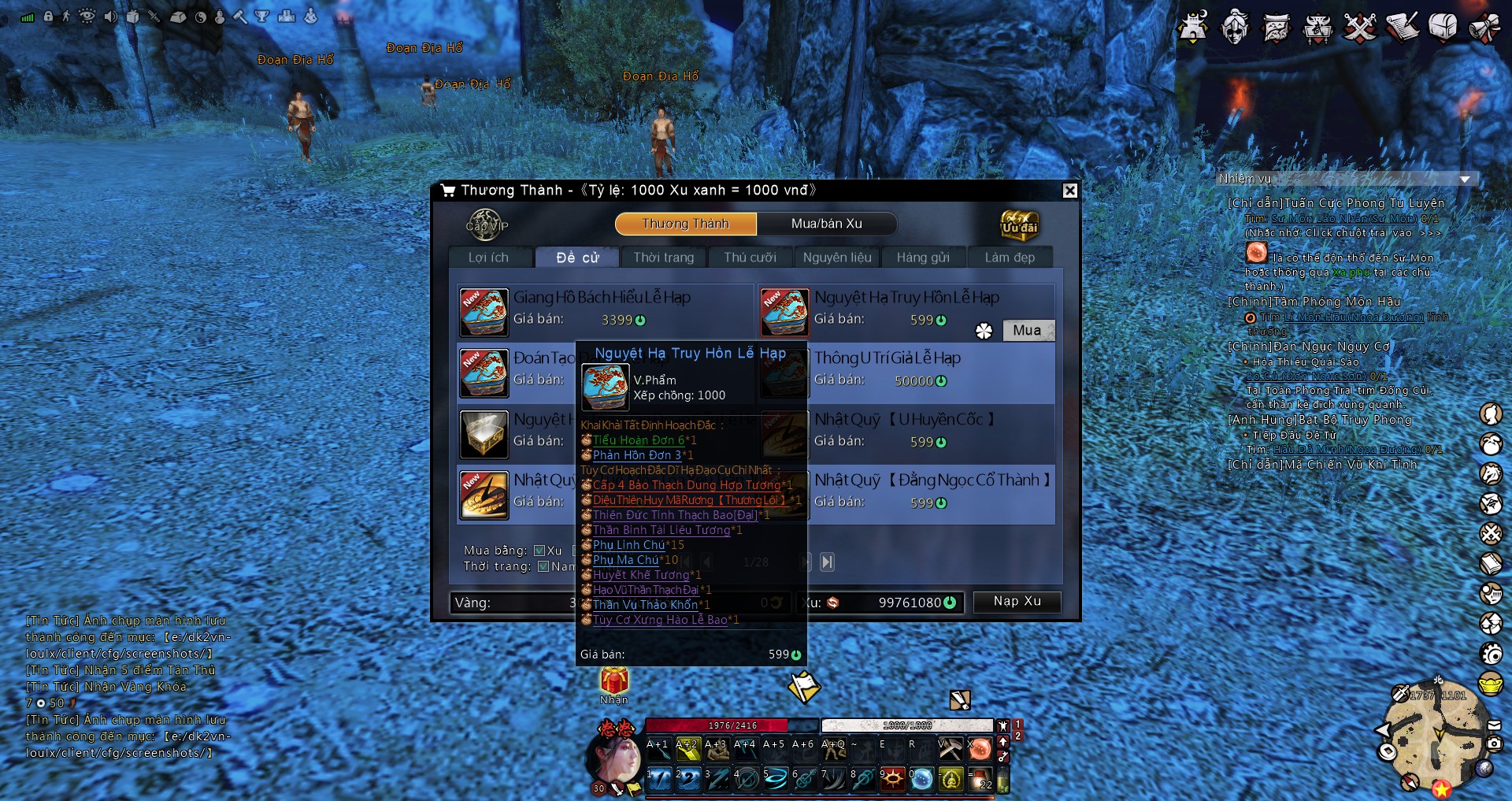Select the Nguyên liệu tab
The width and height of the screenshot is (1512, 801).
pyautogui.click(x=837, y=258)
